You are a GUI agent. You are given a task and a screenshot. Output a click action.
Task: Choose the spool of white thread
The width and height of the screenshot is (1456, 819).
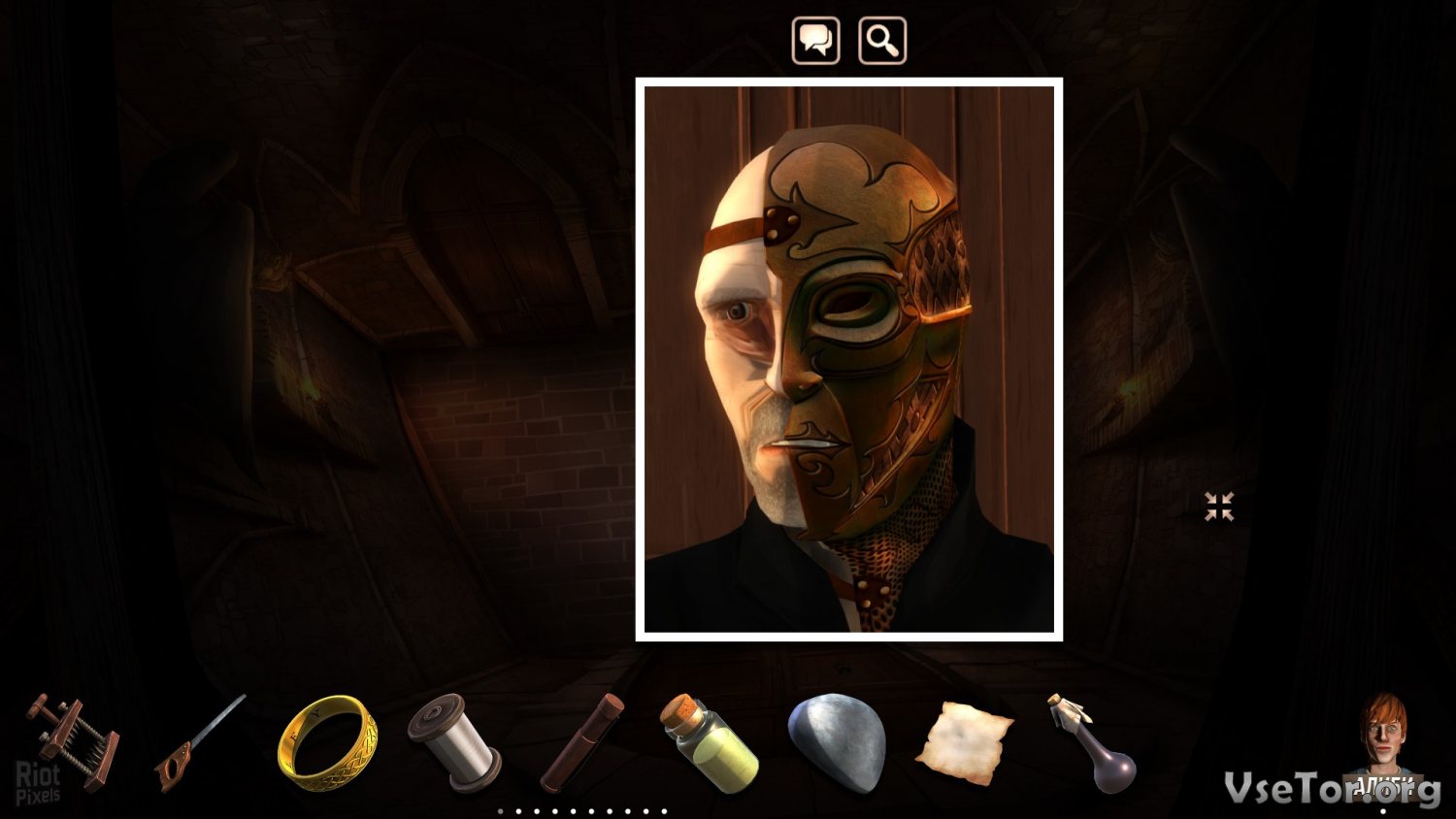coord(453,743)
